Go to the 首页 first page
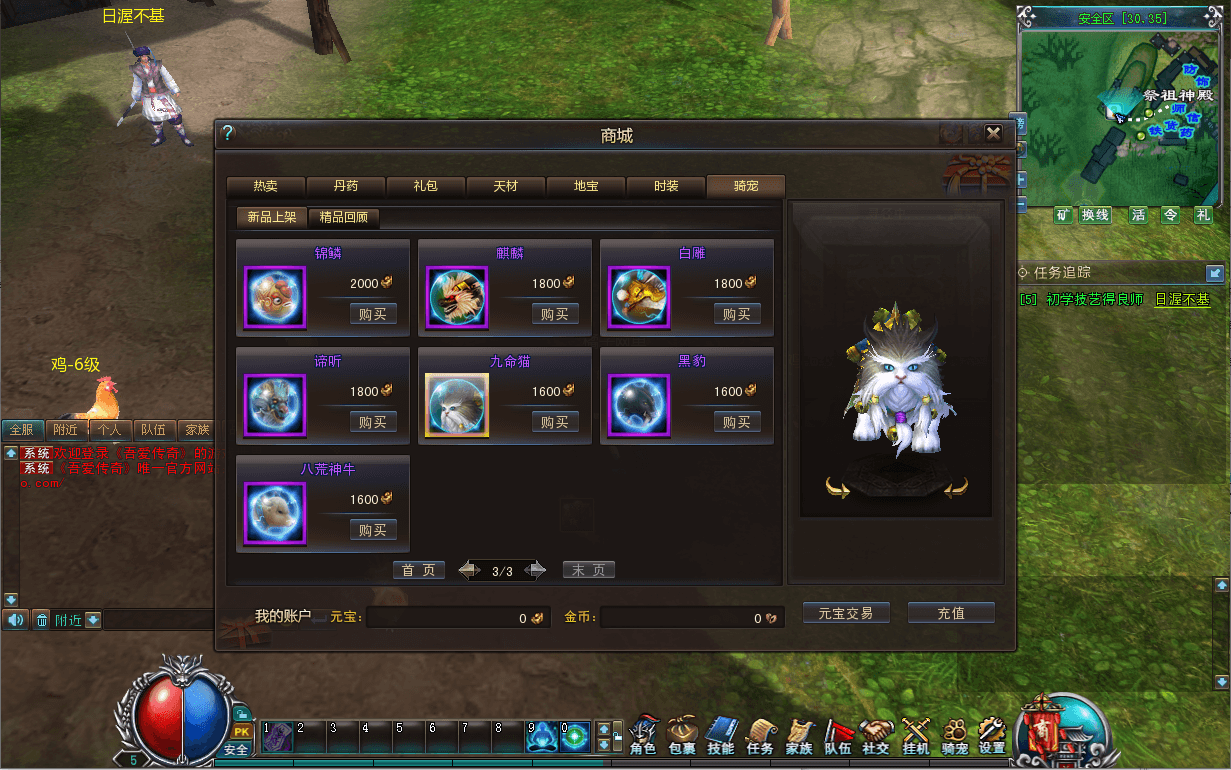 click(418, 570)
